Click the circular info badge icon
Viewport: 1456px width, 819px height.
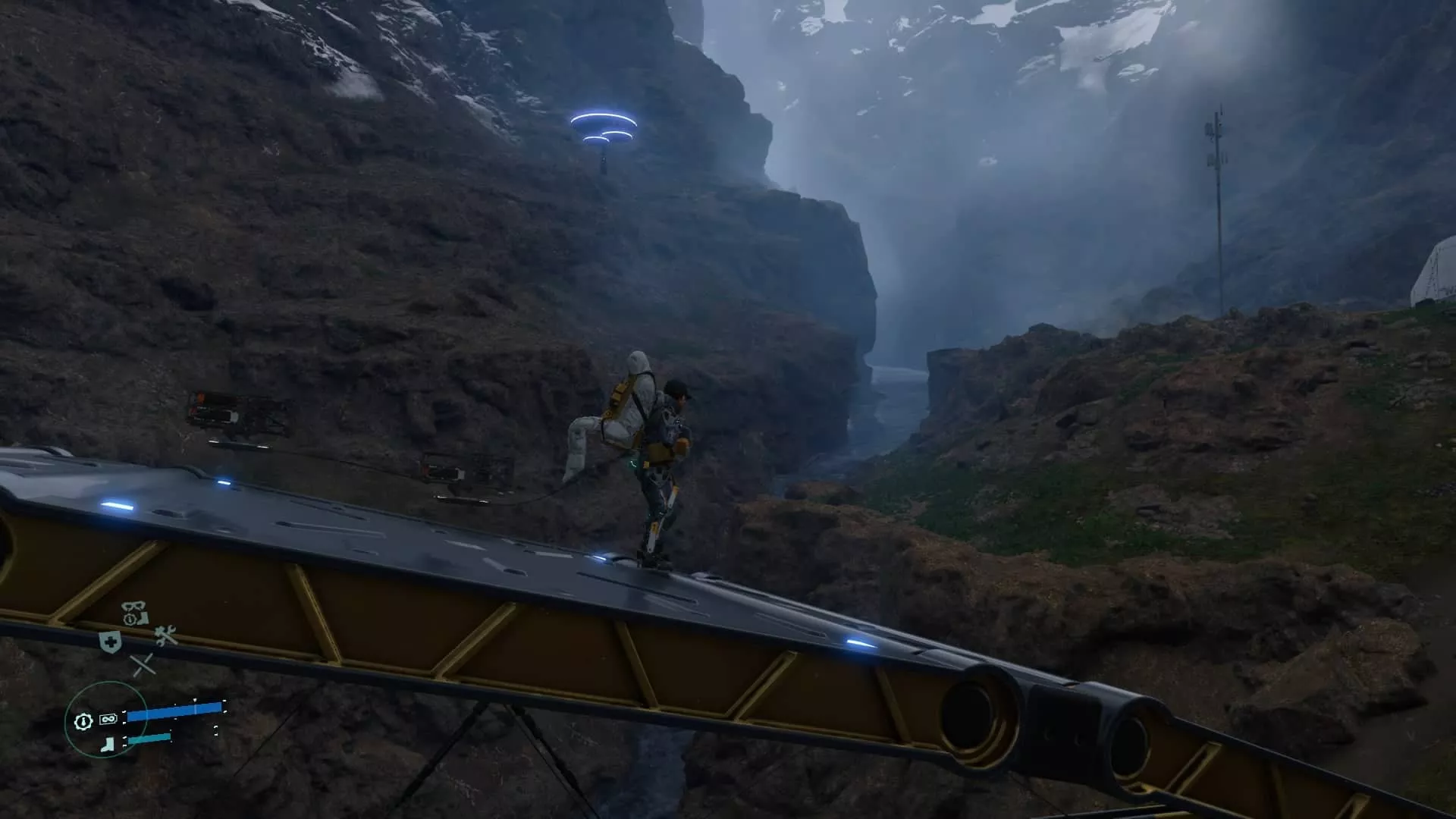click(130, 619)
